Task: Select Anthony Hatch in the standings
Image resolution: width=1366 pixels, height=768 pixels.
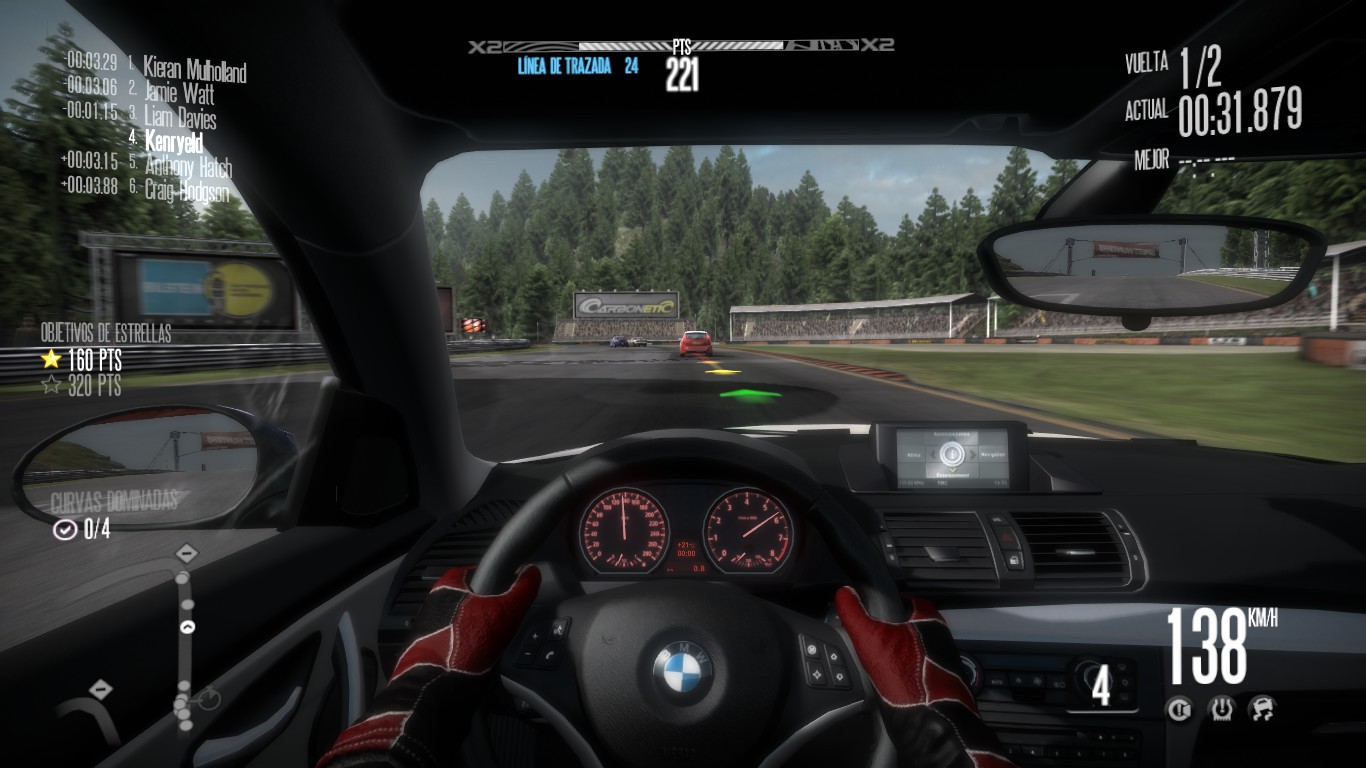Action: (x=187, y=166)
